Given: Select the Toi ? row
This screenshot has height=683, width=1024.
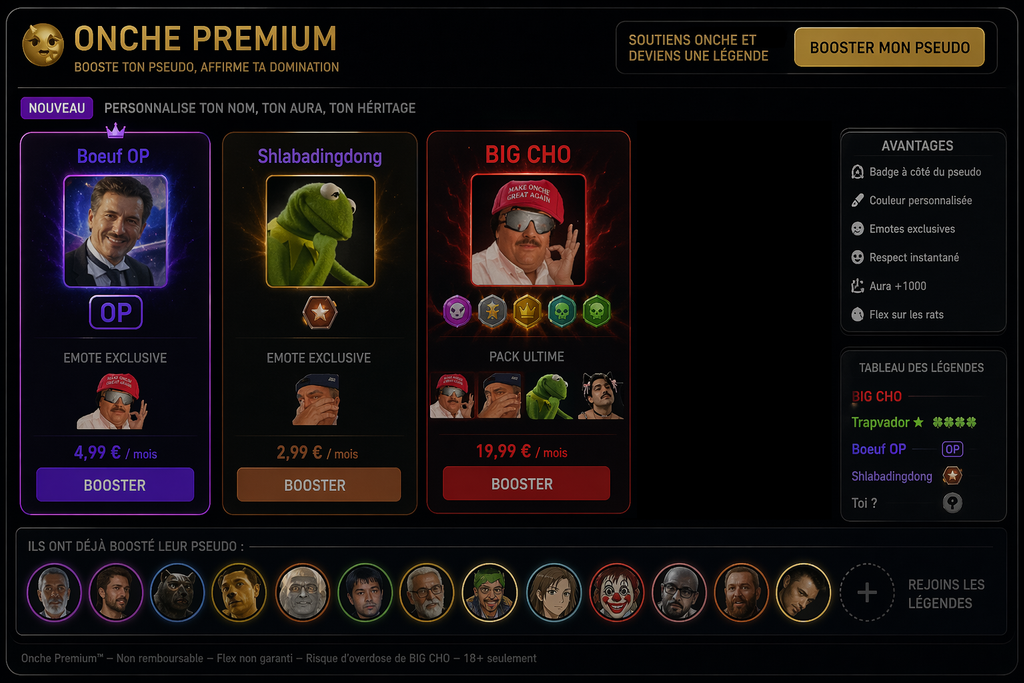Looking at the screenshot, I should point(865,503).
